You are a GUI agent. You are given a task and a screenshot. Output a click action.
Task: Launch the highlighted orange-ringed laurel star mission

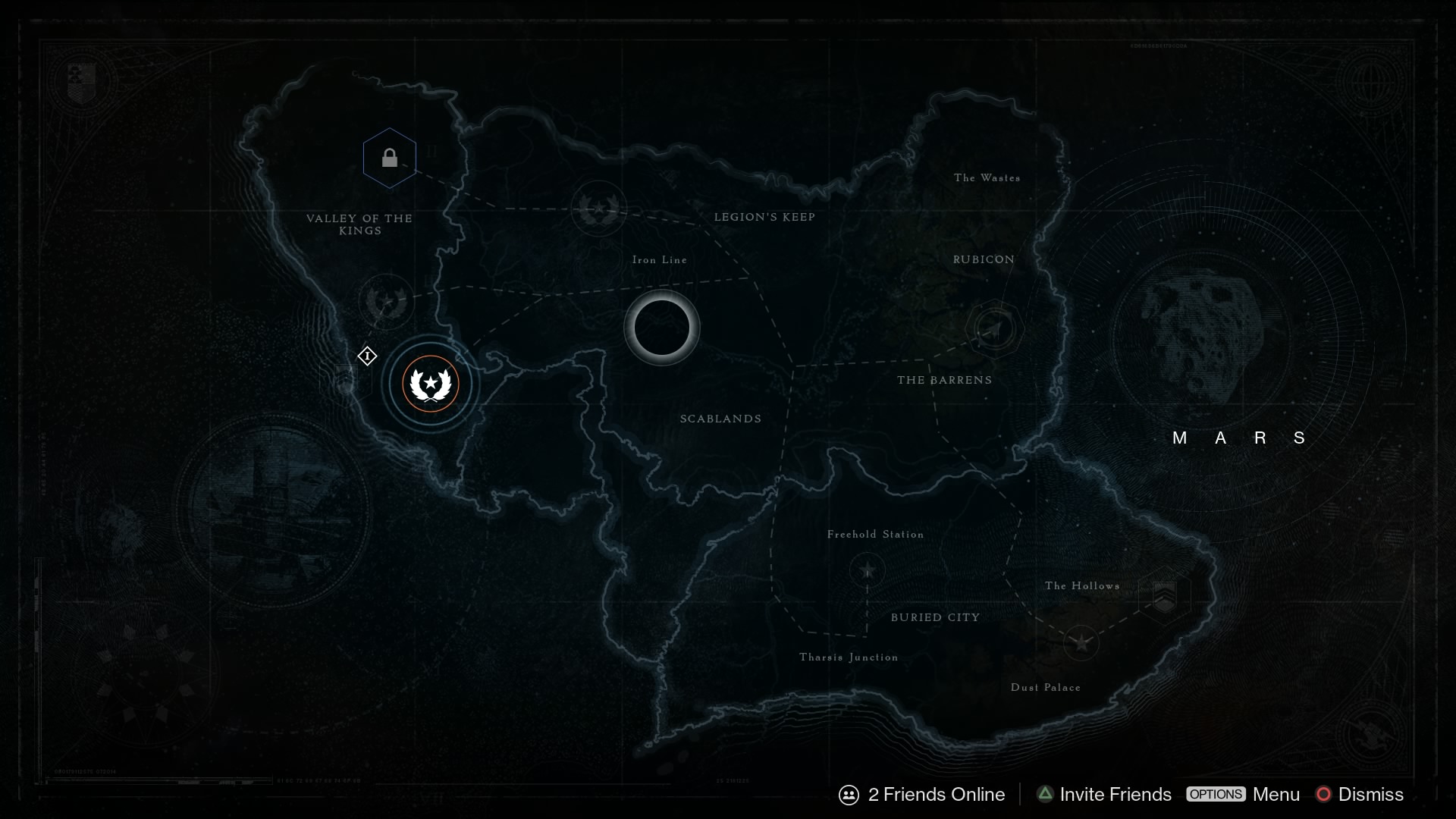pos(431,384)
